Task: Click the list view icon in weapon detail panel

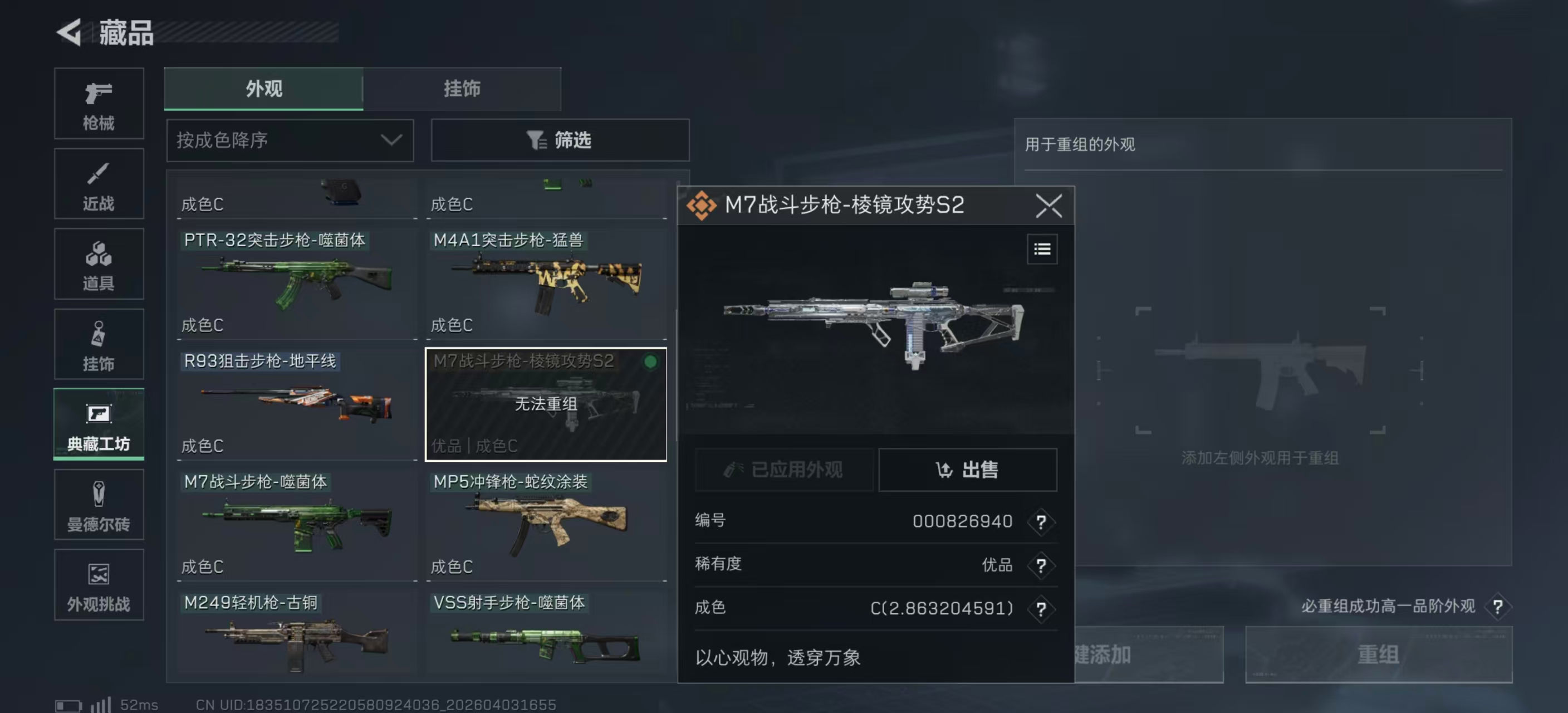Action: click(1042, 248)
